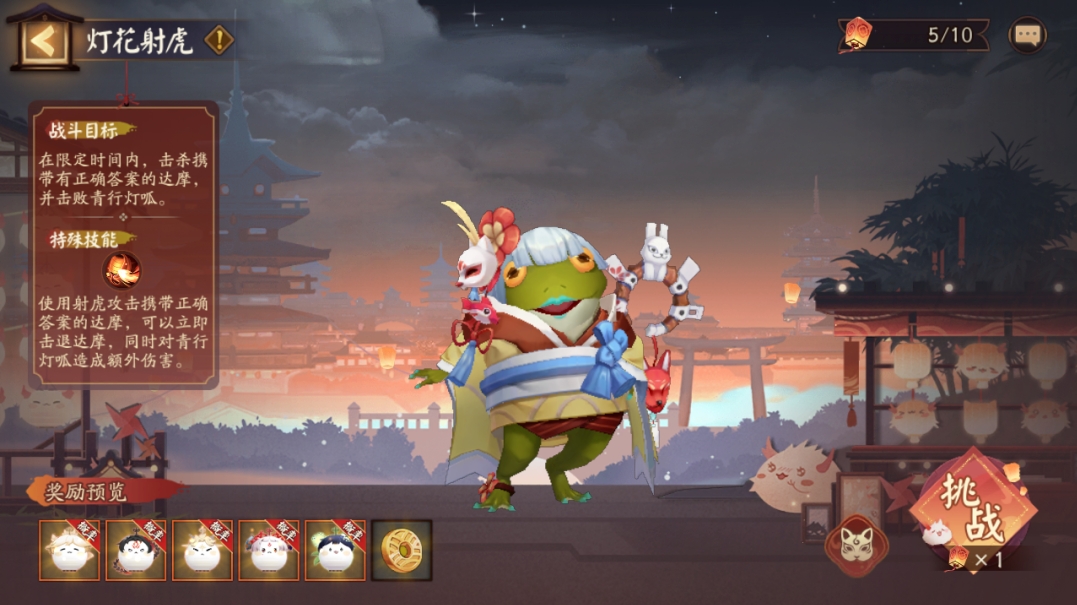
Task: Go back using the arrow button
Action: (44, 41)
